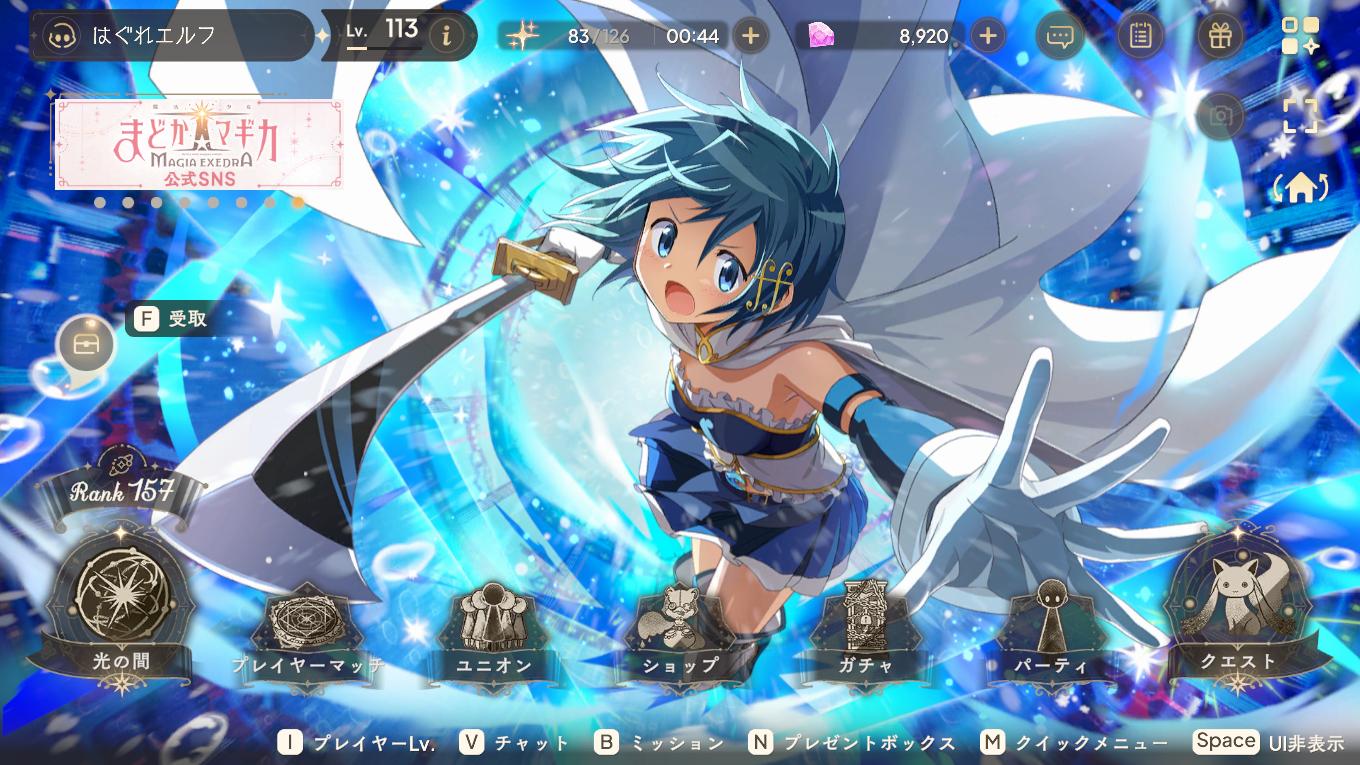Switch the home screen with the house icon
The width and height of the screenshot is (1360, 765).
click(x=1299, y=188)
